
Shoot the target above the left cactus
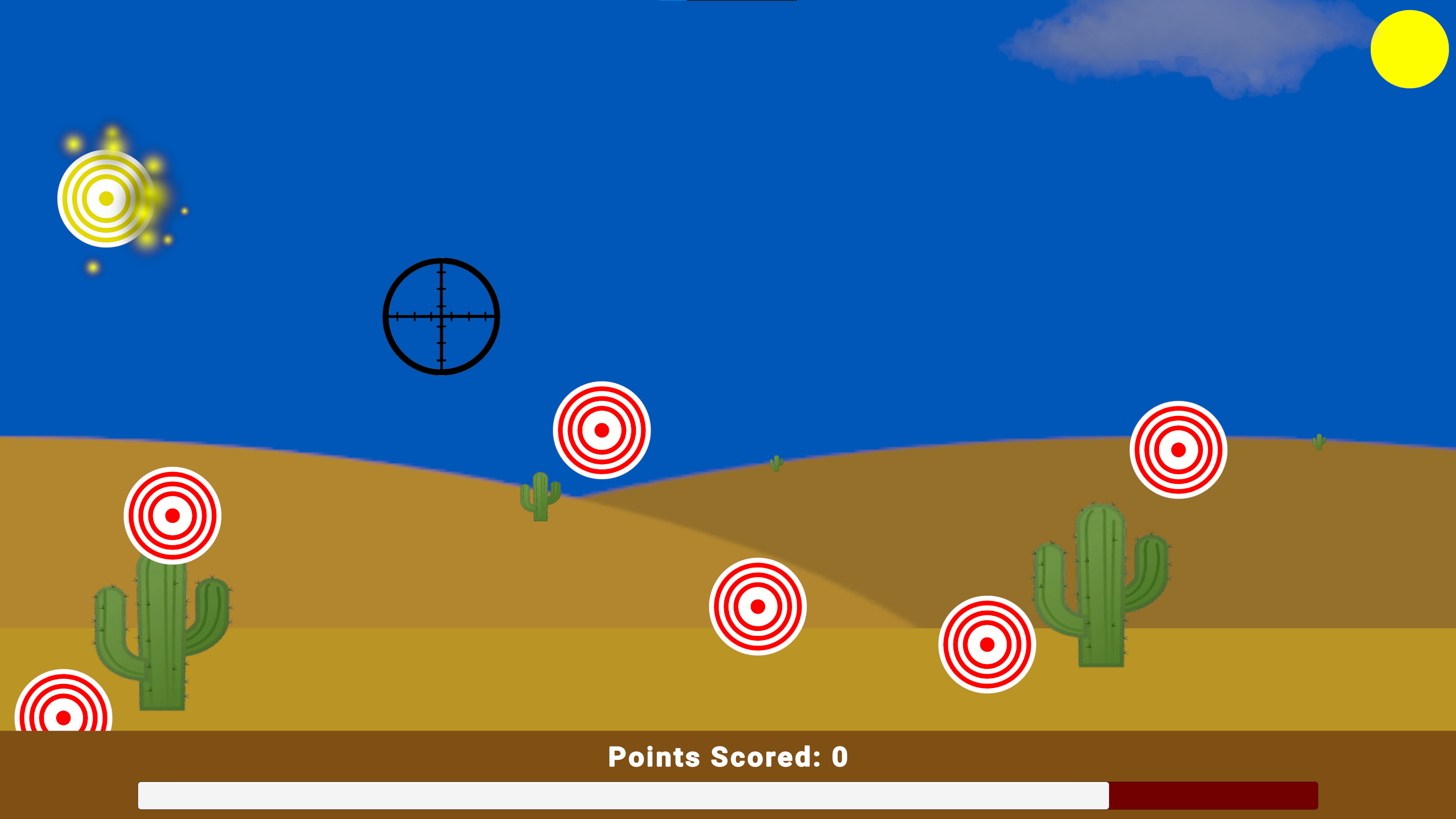[x=171, y=515]
